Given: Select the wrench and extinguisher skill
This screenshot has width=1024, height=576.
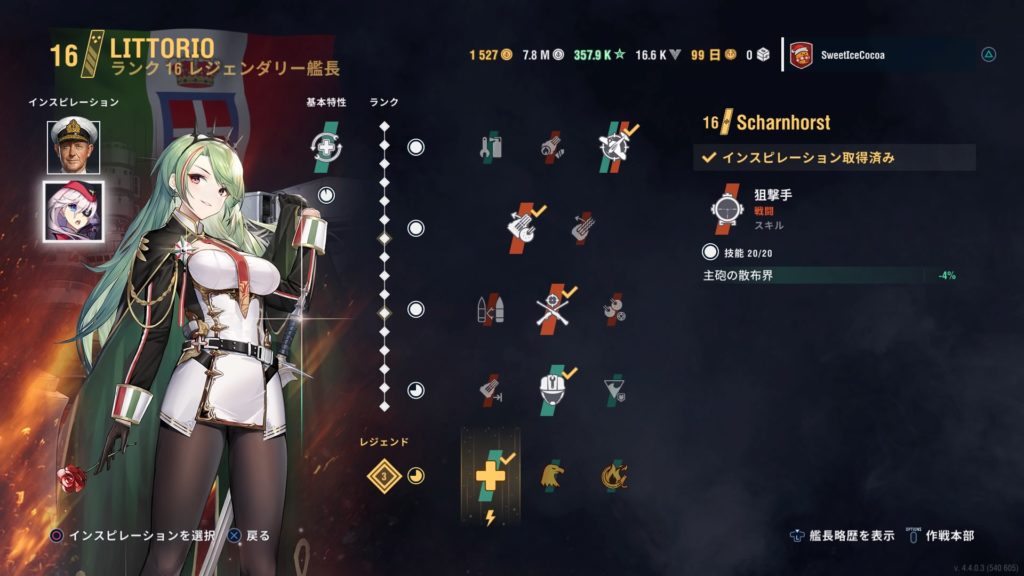Looking at the screenshot, I should pyautogui.click(x=489, y=148).
